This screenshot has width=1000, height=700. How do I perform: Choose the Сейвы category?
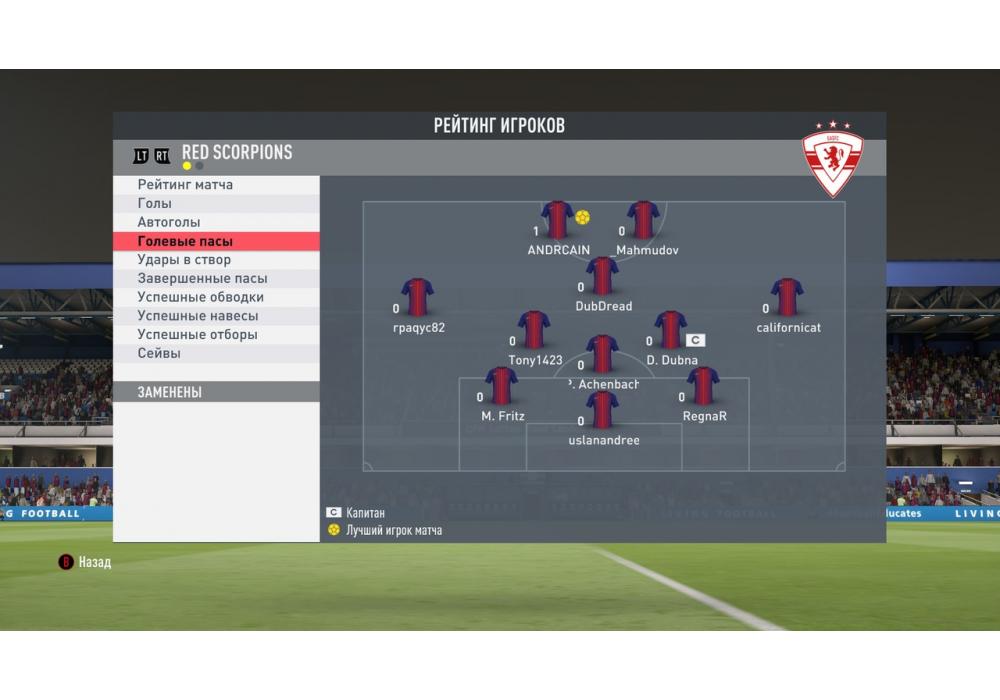pos(216,353)
